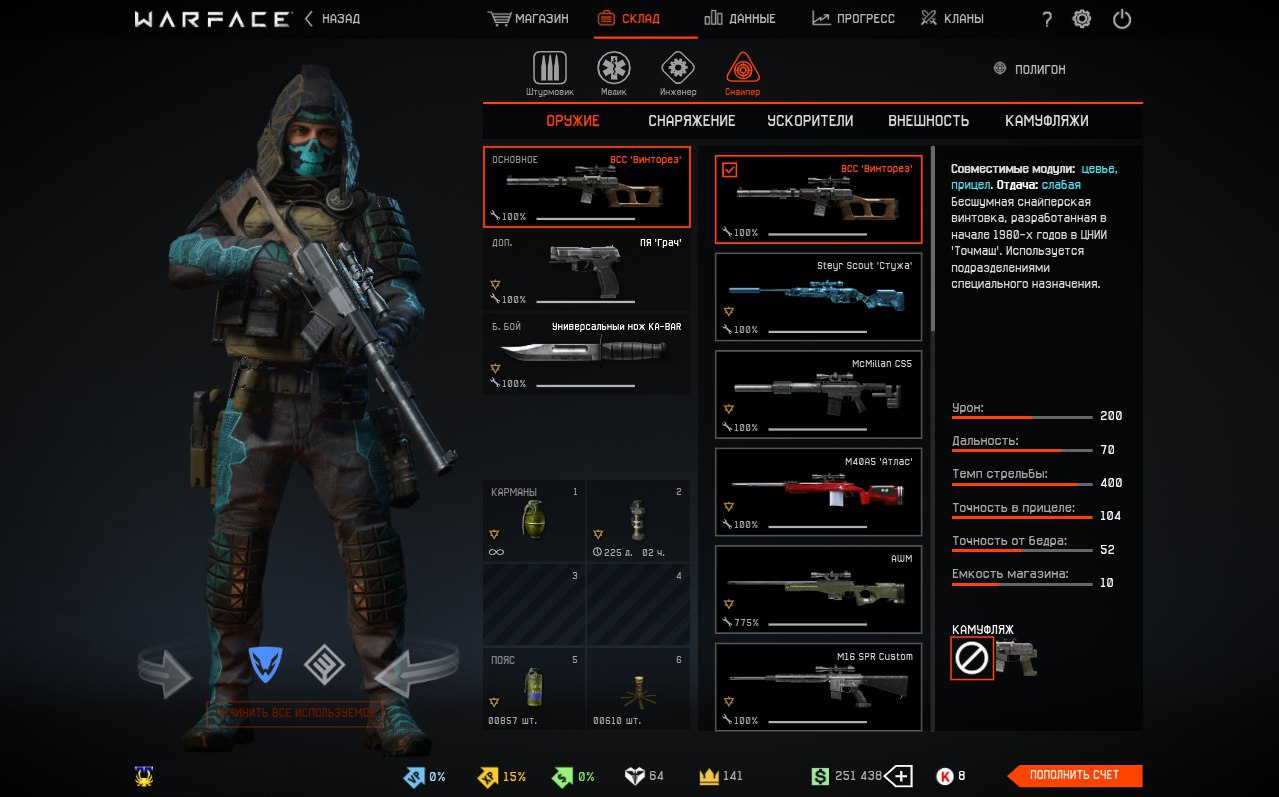Select the Инженер class

tap(678, 73)
